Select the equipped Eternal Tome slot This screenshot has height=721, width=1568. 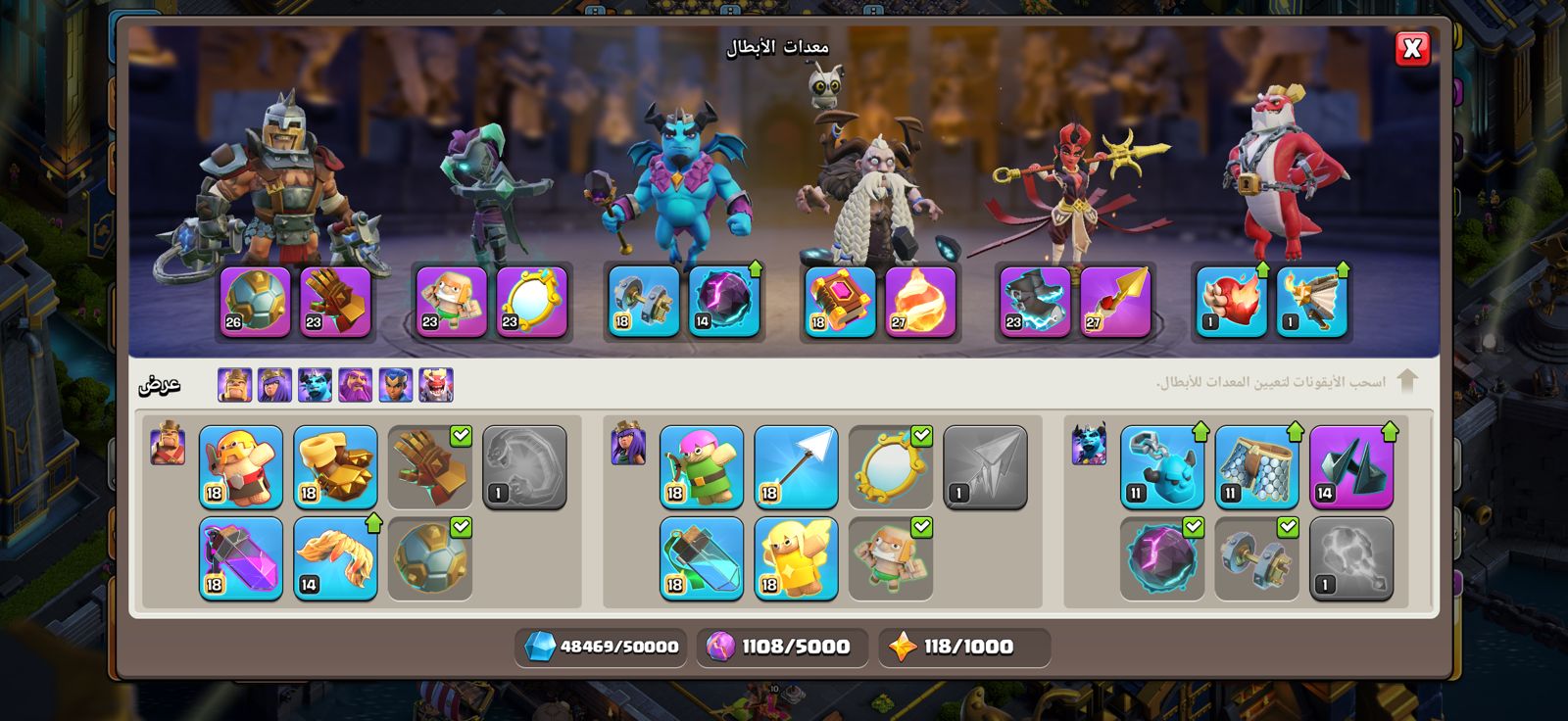[x=840, y=302]
